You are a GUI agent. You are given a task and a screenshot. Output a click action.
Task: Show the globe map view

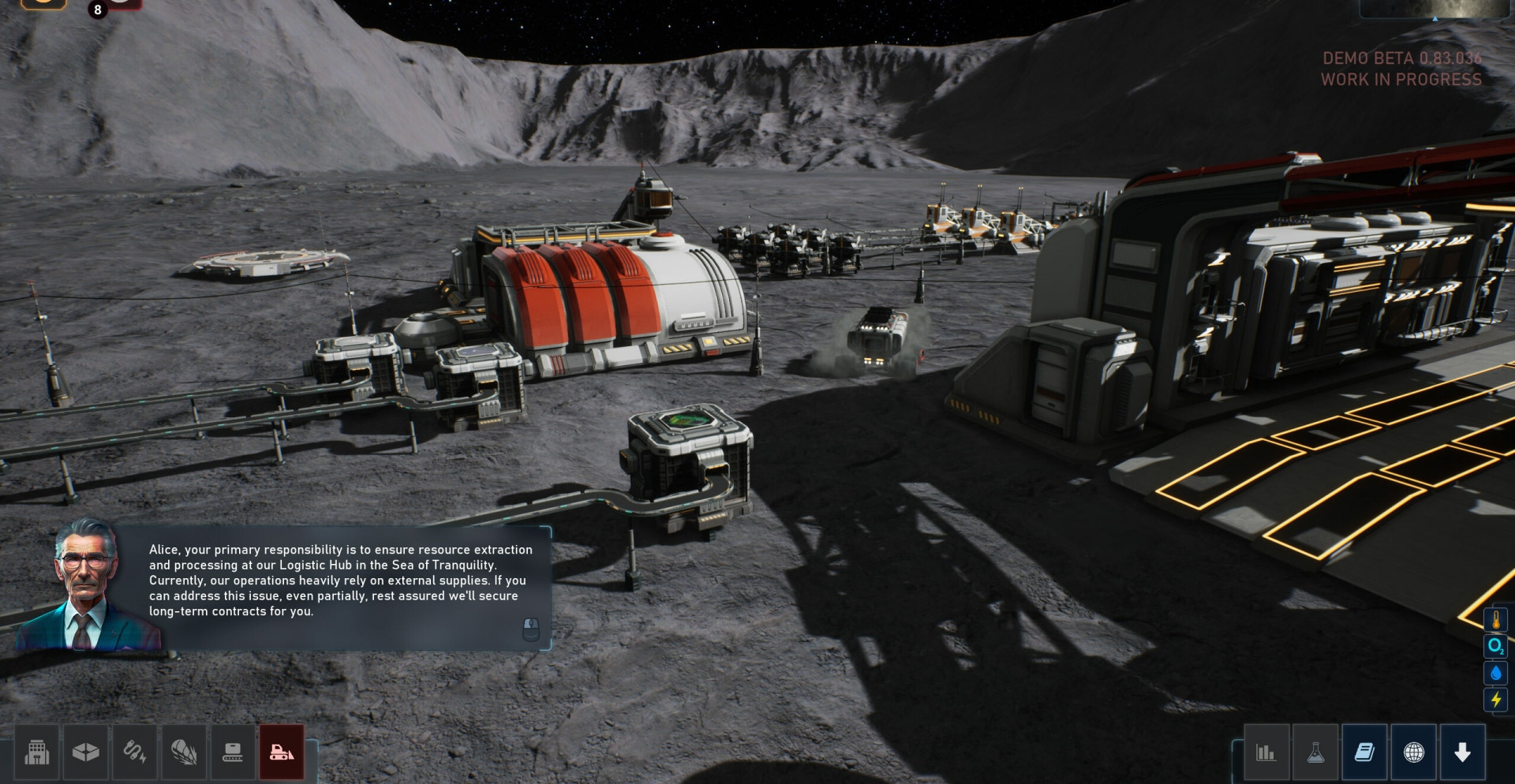(x=1413, y=752)
